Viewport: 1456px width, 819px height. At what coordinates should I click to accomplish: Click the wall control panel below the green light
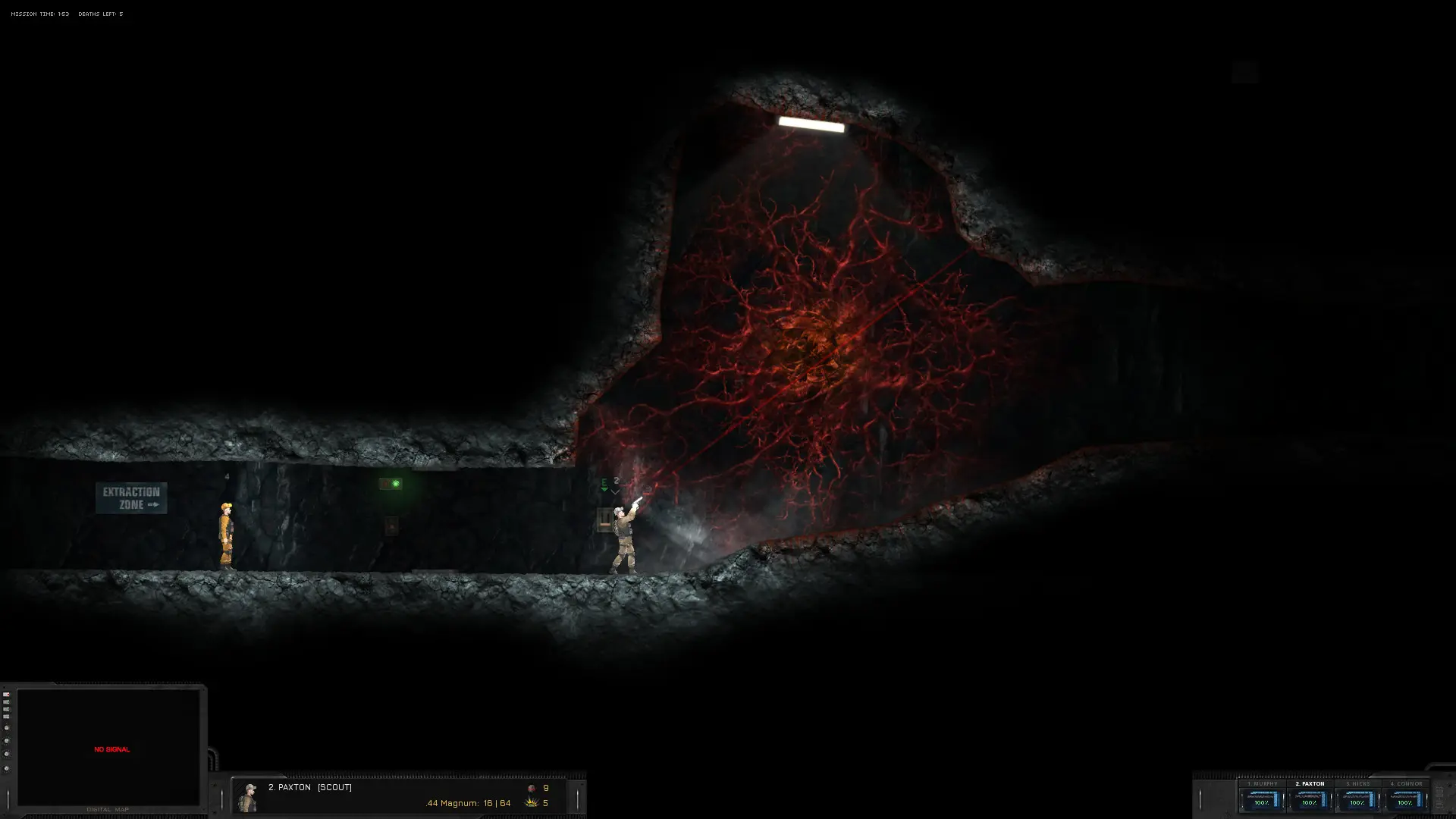(391, 526)
